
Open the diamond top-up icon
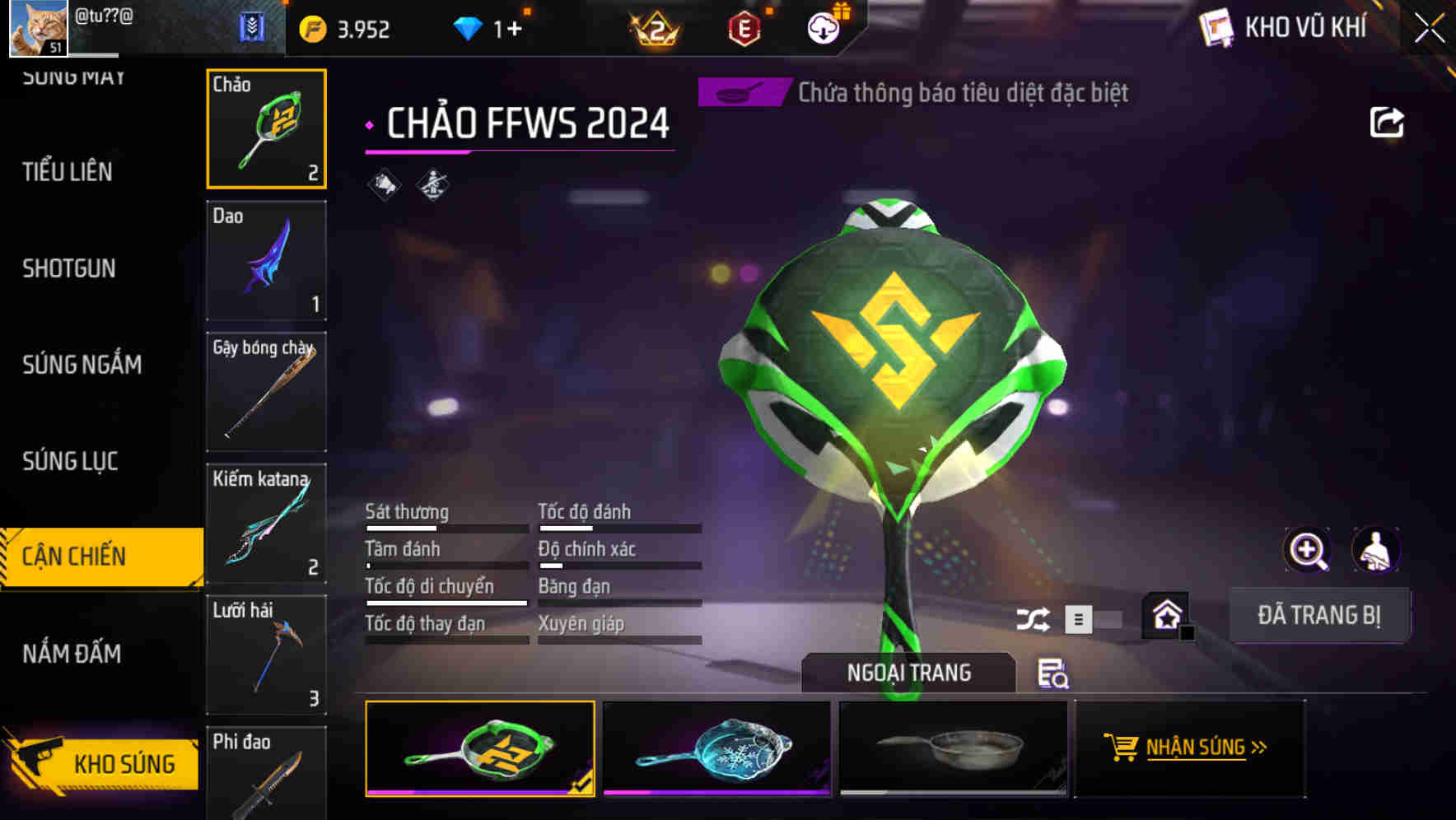469,26
